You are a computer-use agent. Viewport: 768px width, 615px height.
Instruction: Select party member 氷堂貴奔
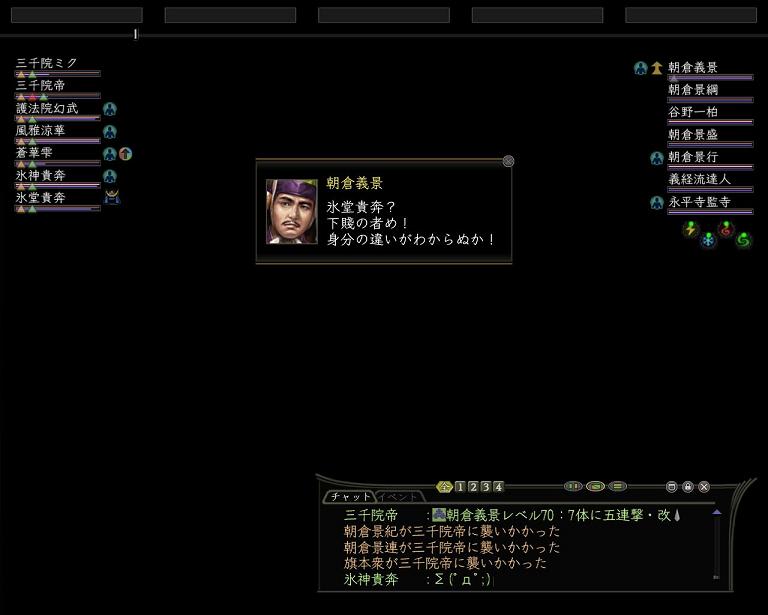tap(41, 198)
